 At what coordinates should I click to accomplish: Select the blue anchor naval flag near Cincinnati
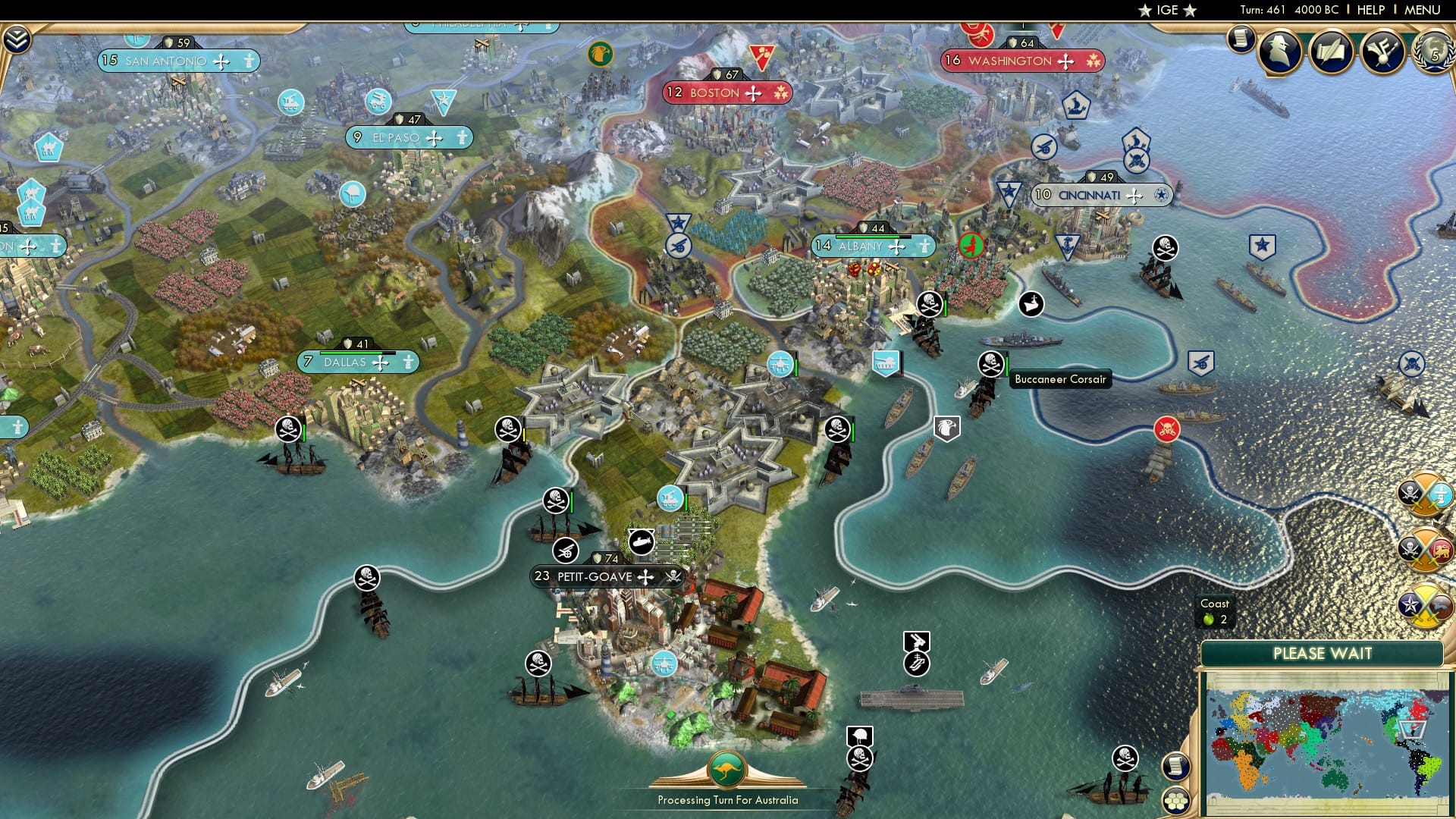click(x=1068, y=243)
